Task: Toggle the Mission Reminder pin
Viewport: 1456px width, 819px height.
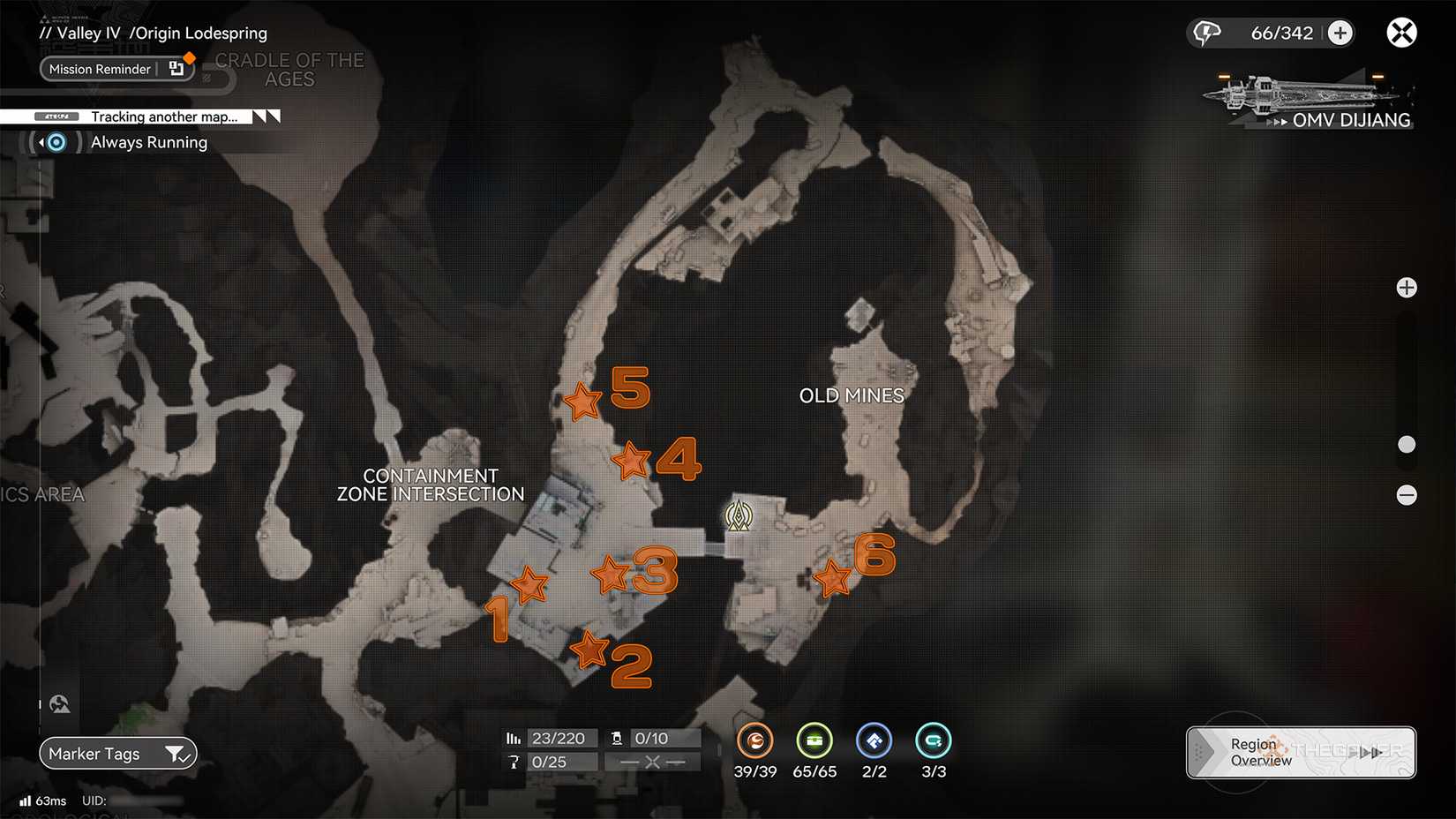Action: point(176,69)
